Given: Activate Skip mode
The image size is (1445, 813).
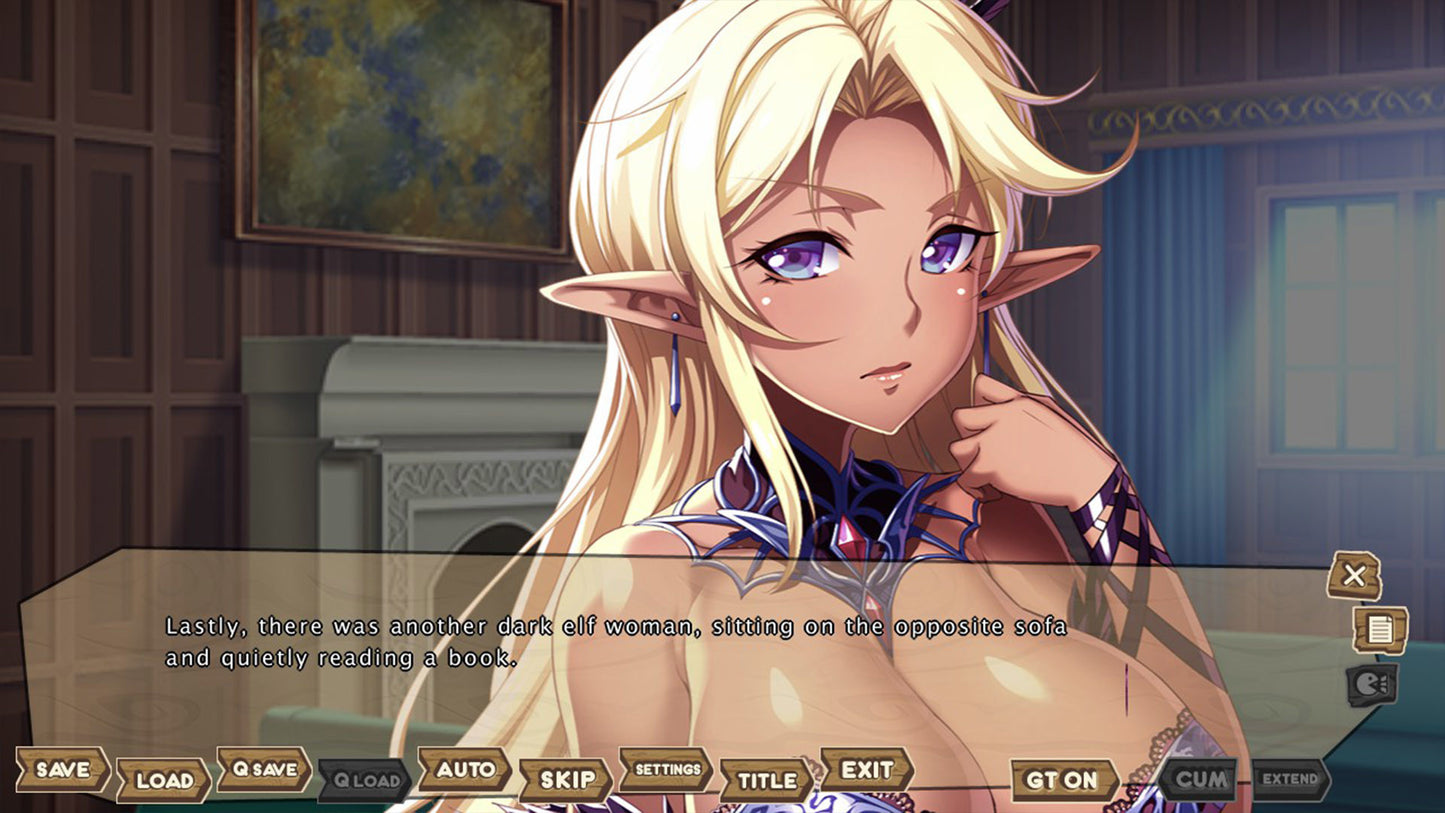Looking at the screenshot, I should point(566,780).
